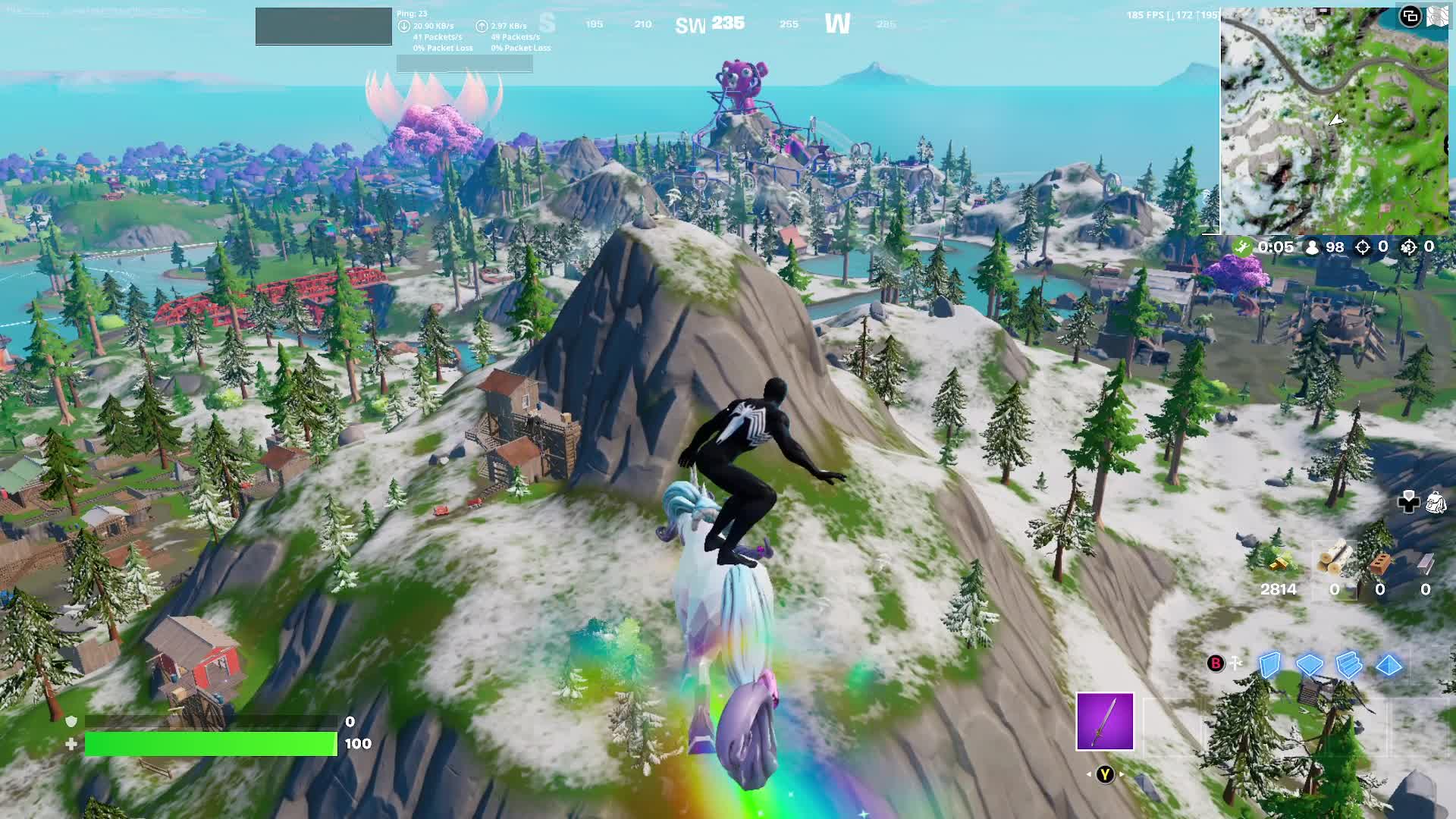Open the screen capture icon in top-right corner

pos(1411,17)
